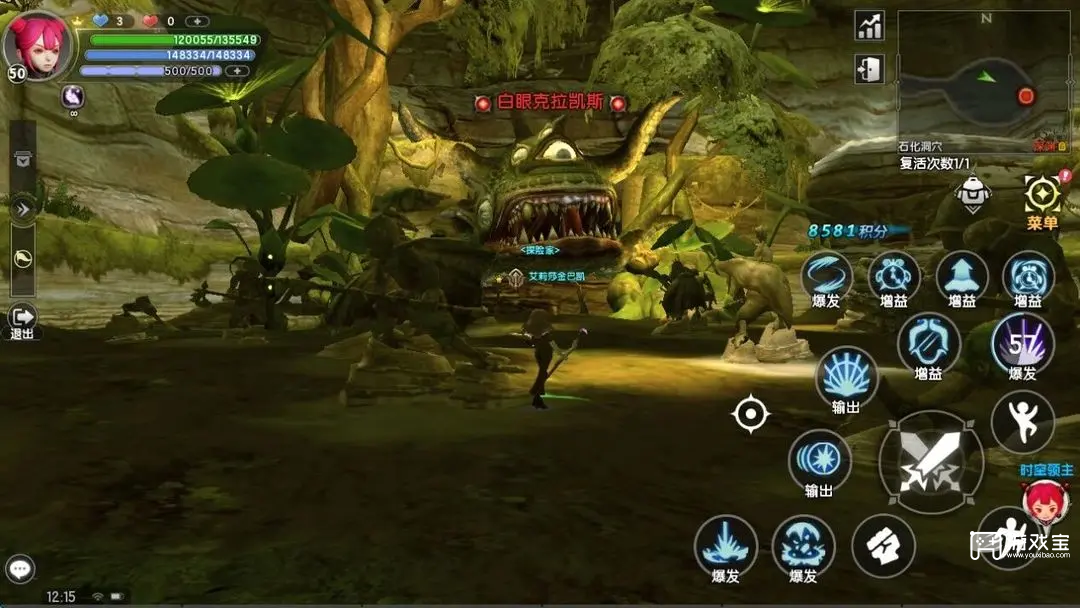Trigger the target lock-on crosshair

[750, 413]
